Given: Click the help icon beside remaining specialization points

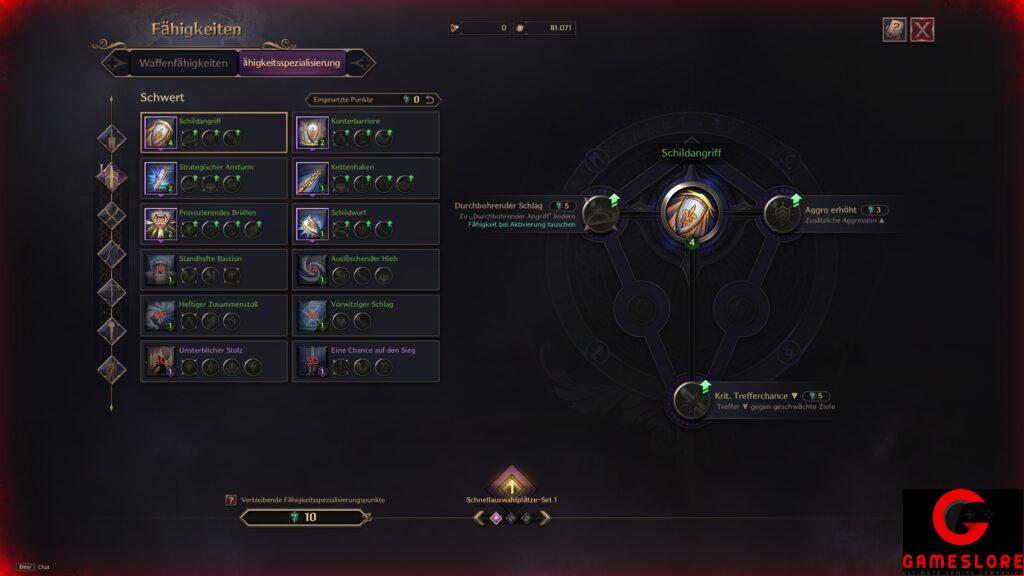Looking at the screenshot, I should coord(231,499).
